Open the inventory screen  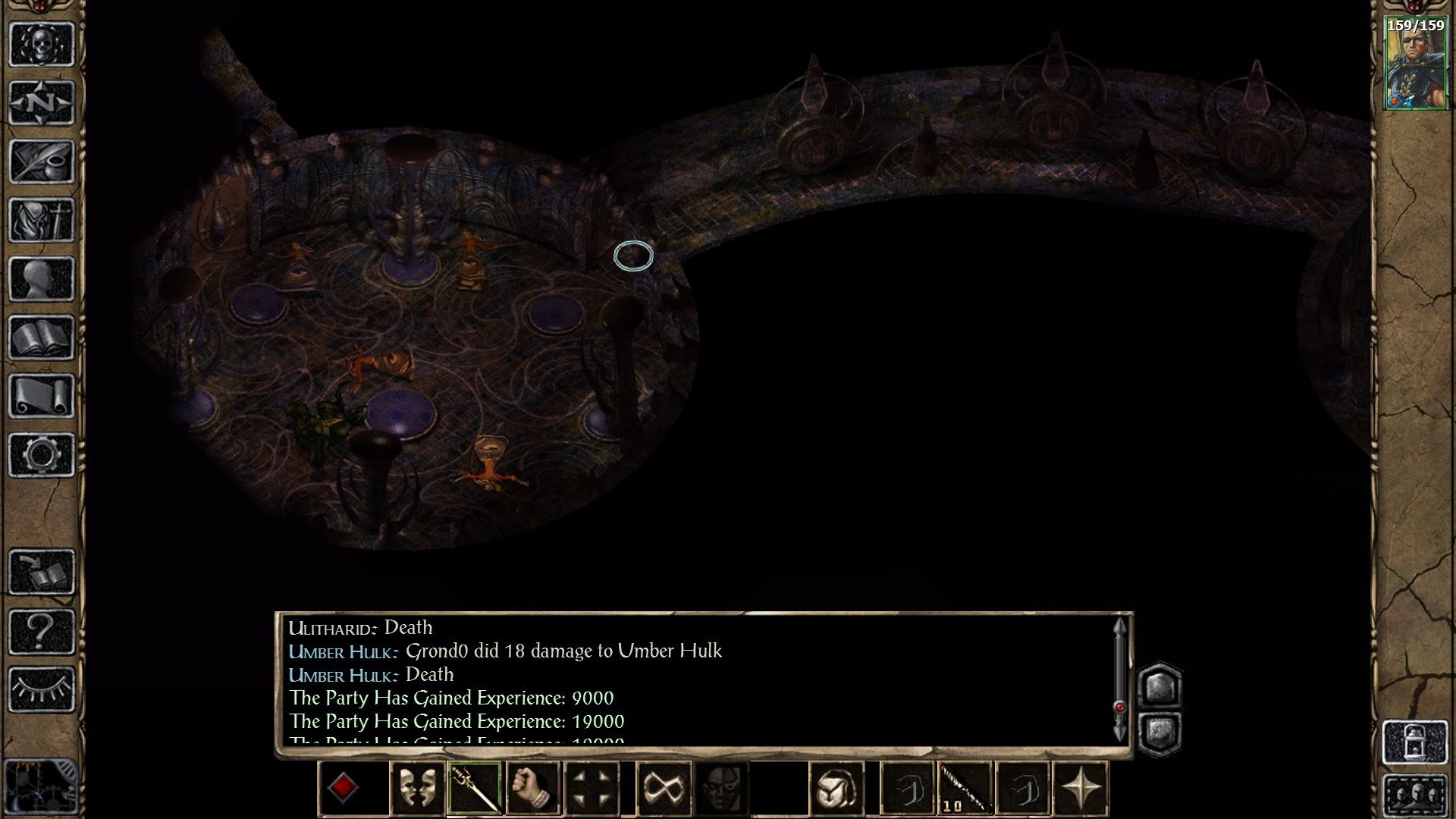42,220
